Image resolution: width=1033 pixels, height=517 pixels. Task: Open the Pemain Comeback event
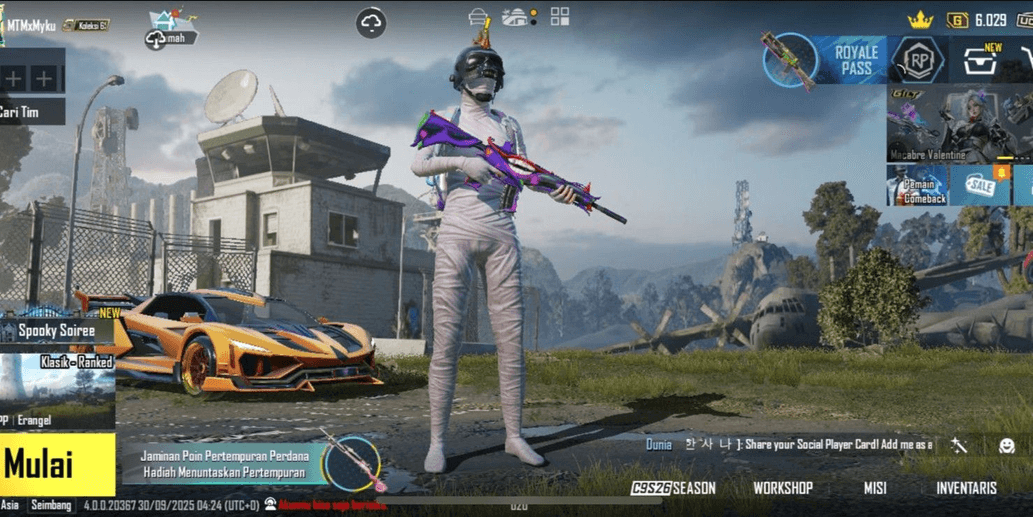tap(917, 186)
